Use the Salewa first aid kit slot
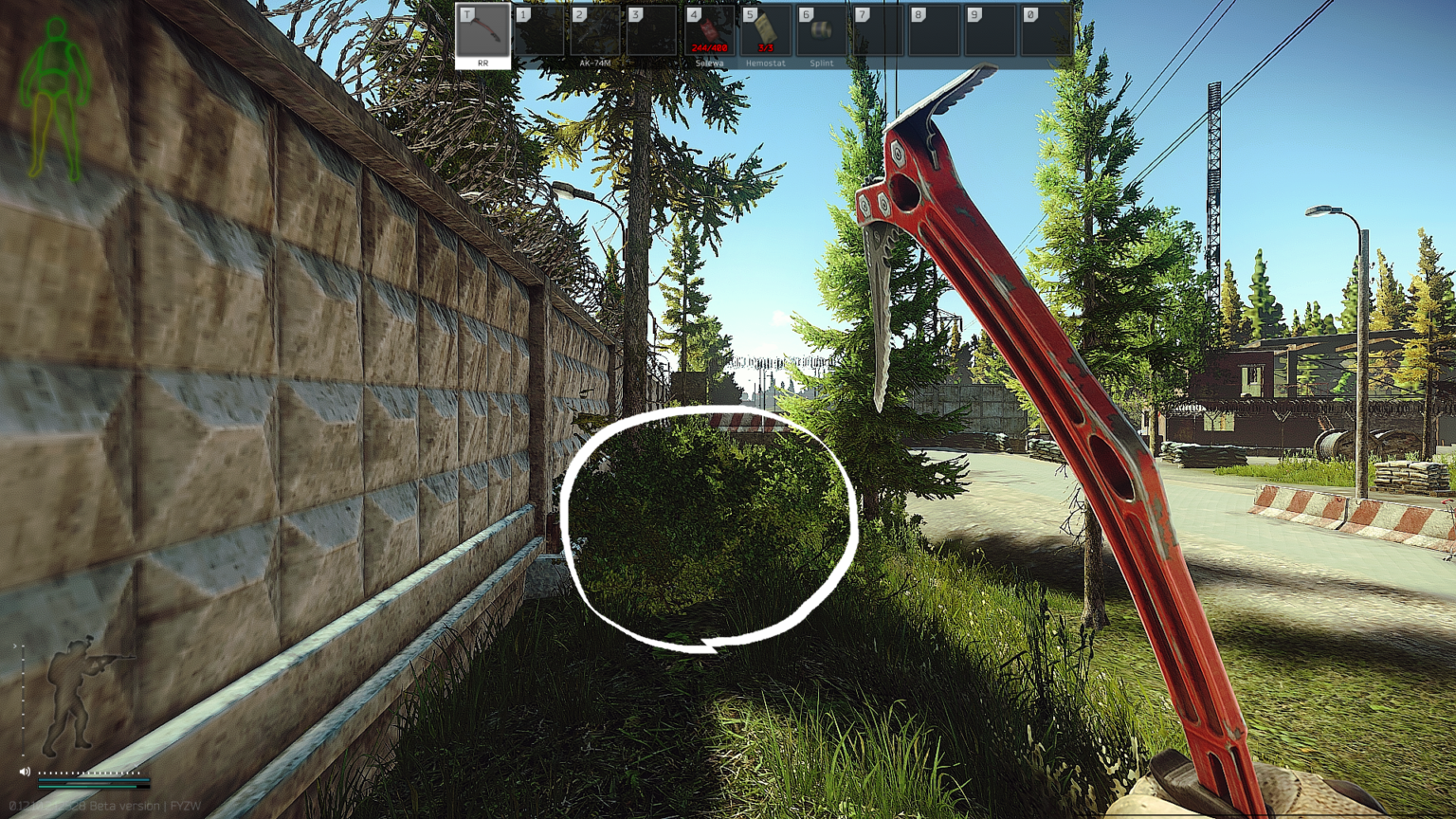This screenshot has height=819, width=1456. [x=709, y=34]
